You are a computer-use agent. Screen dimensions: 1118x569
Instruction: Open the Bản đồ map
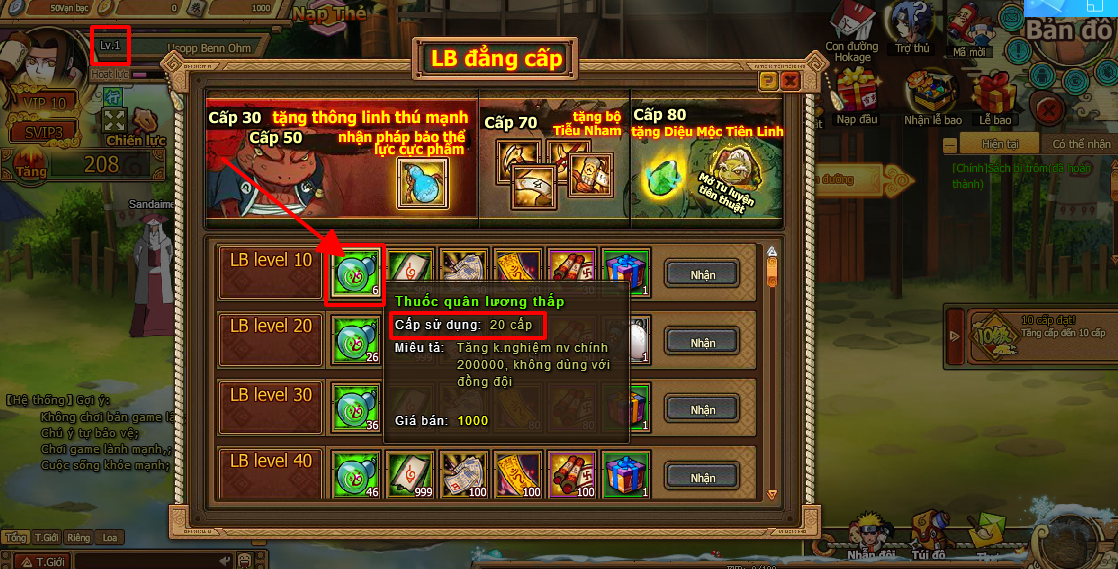pos(1070,30)
